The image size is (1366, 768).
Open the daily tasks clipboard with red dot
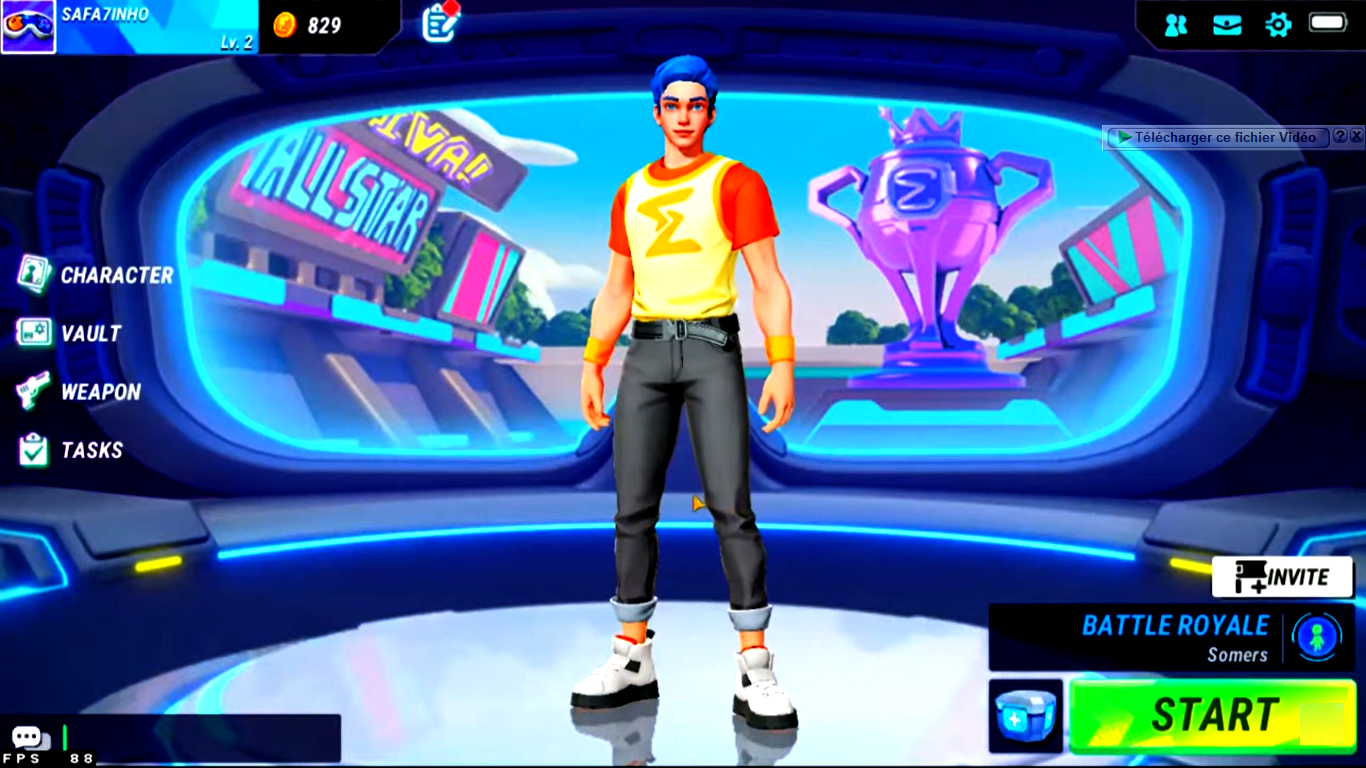click(437, 24)
